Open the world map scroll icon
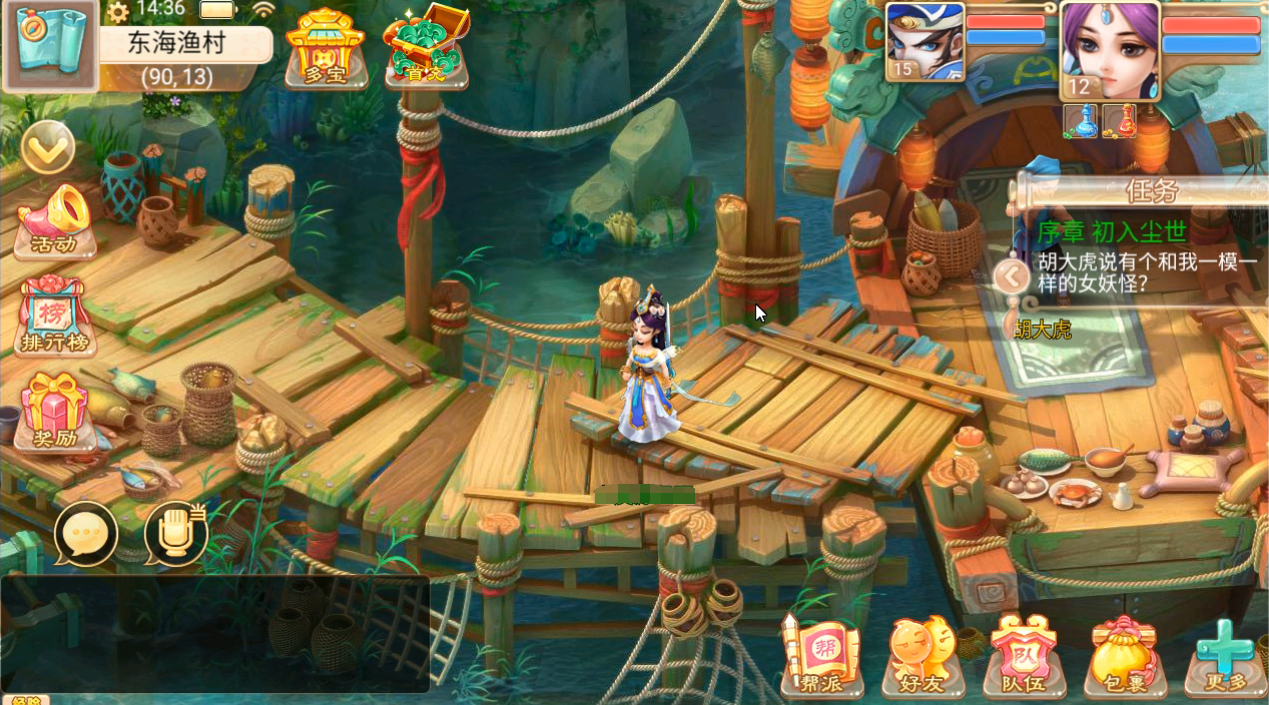The image size is (1269, 705). click(x=49, y=45)
